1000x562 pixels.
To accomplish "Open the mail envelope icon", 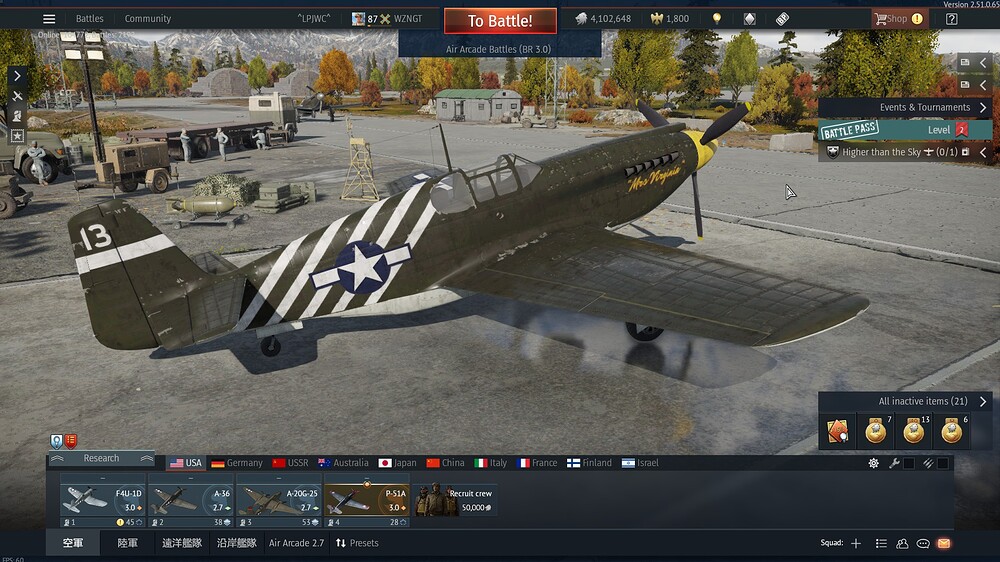I will pyautogui.click(x=943, y=543).
